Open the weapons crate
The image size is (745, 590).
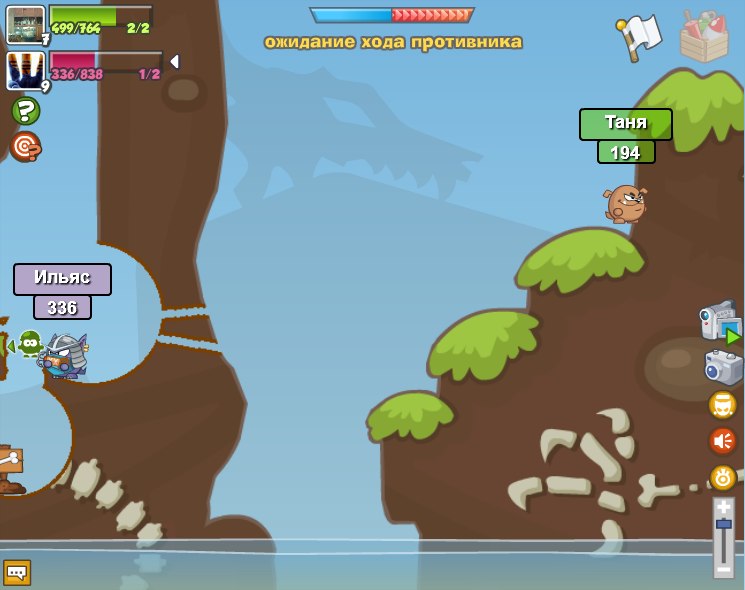704,36
